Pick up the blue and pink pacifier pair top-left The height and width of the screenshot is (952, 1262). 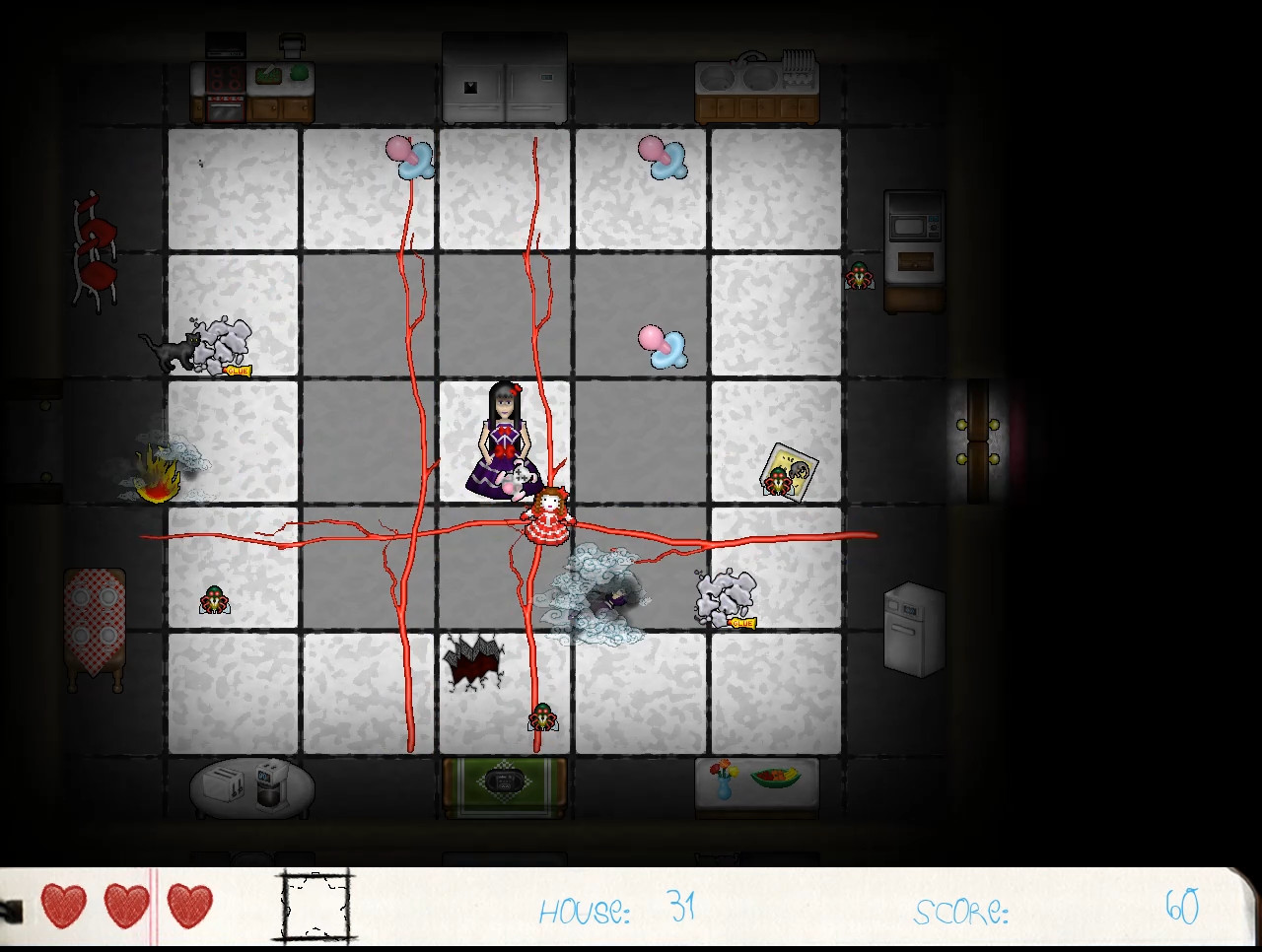click(409, 160)
